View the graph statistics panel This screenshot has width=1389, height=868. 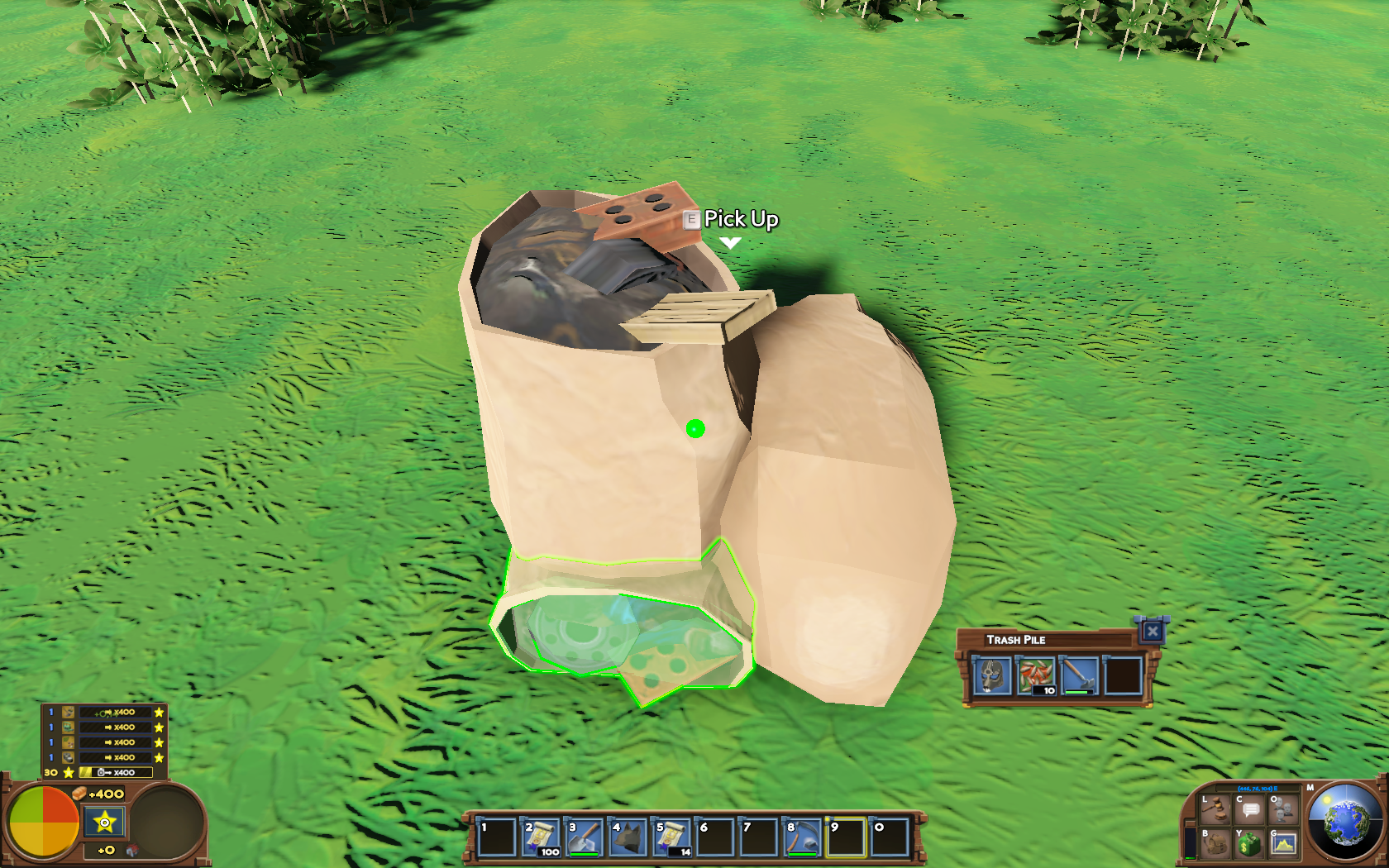tap(1283, 844)
